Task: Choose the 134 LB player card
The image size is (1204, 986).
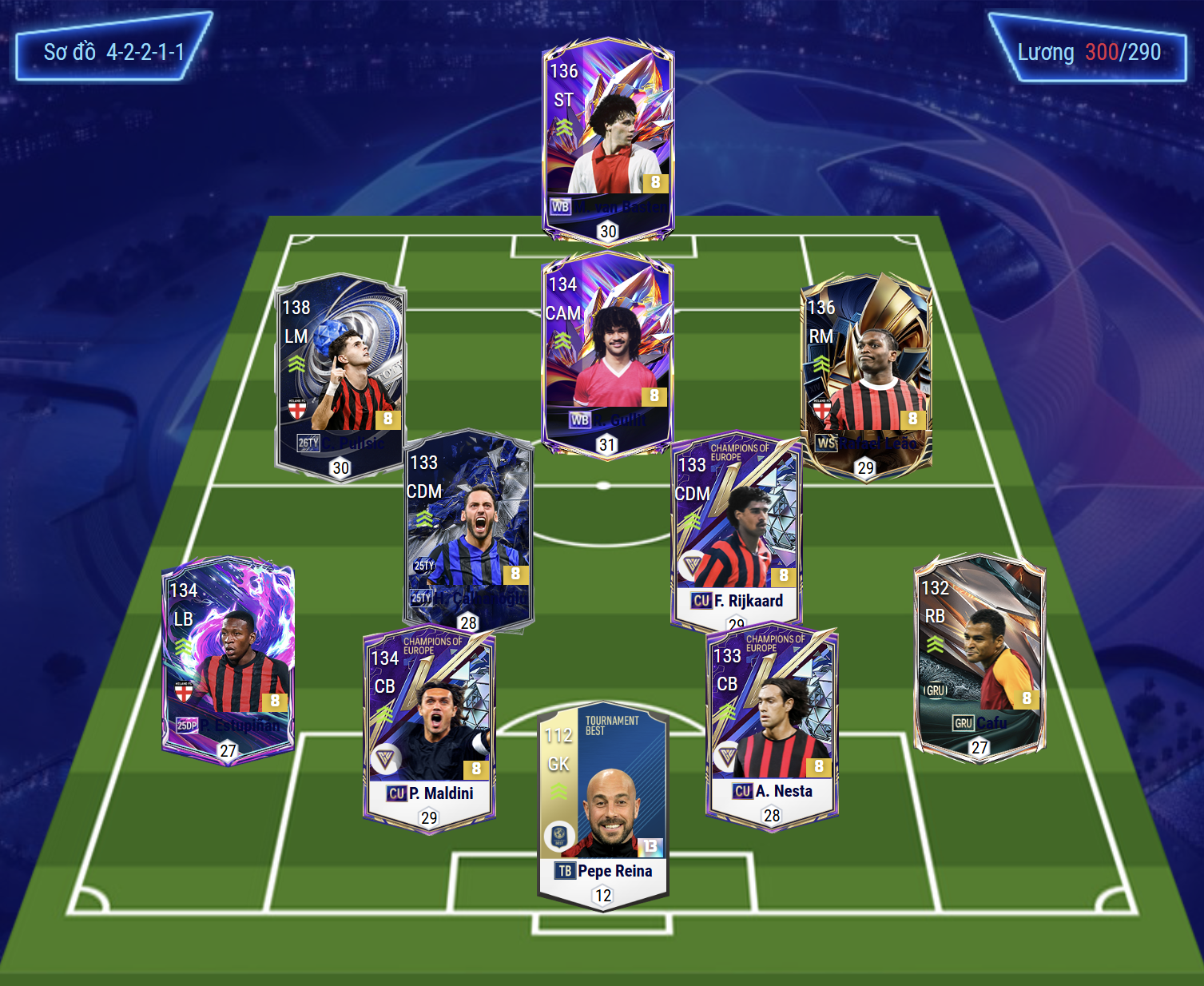Action: (x=228, y=659)
